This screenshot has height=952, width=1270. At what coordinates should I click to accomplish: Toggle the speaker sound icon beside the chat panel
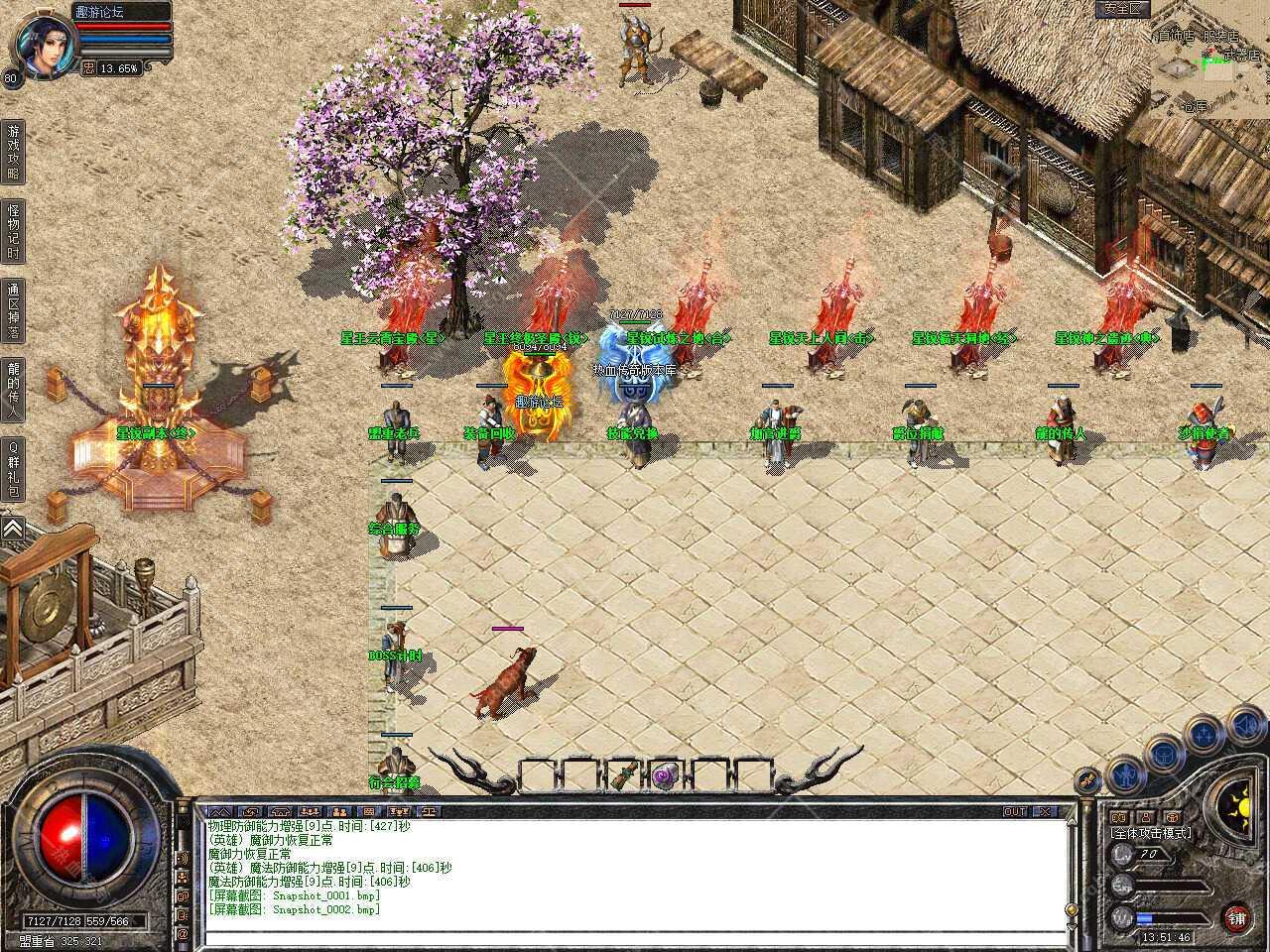click(x=183, y=859)
